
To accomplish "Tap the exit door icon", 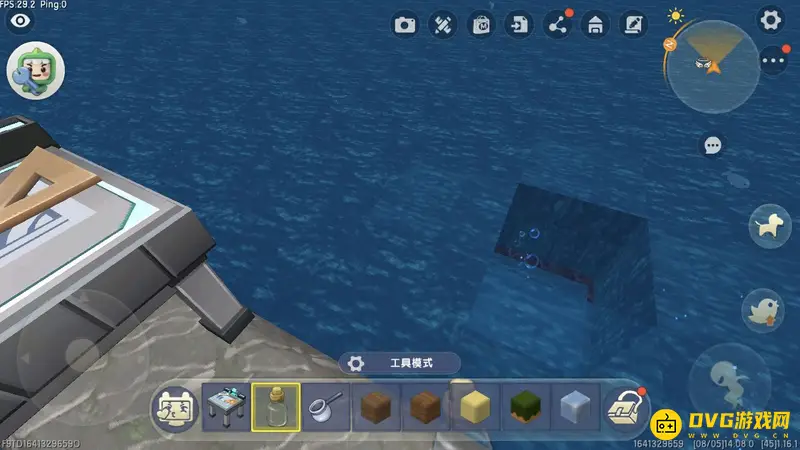I will [518, 25].
